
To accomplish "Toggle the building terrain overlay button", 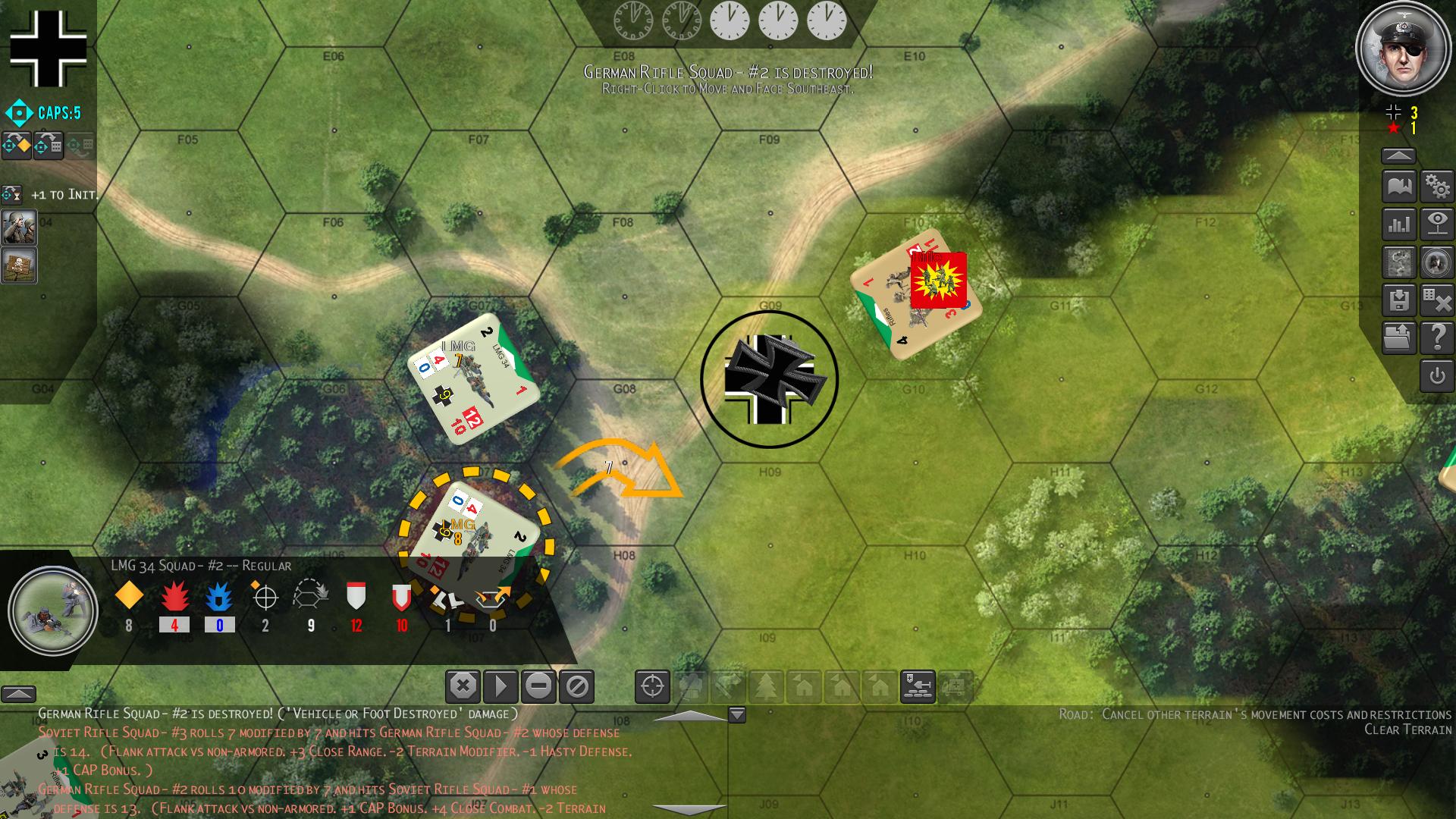I will coord(803,686).
